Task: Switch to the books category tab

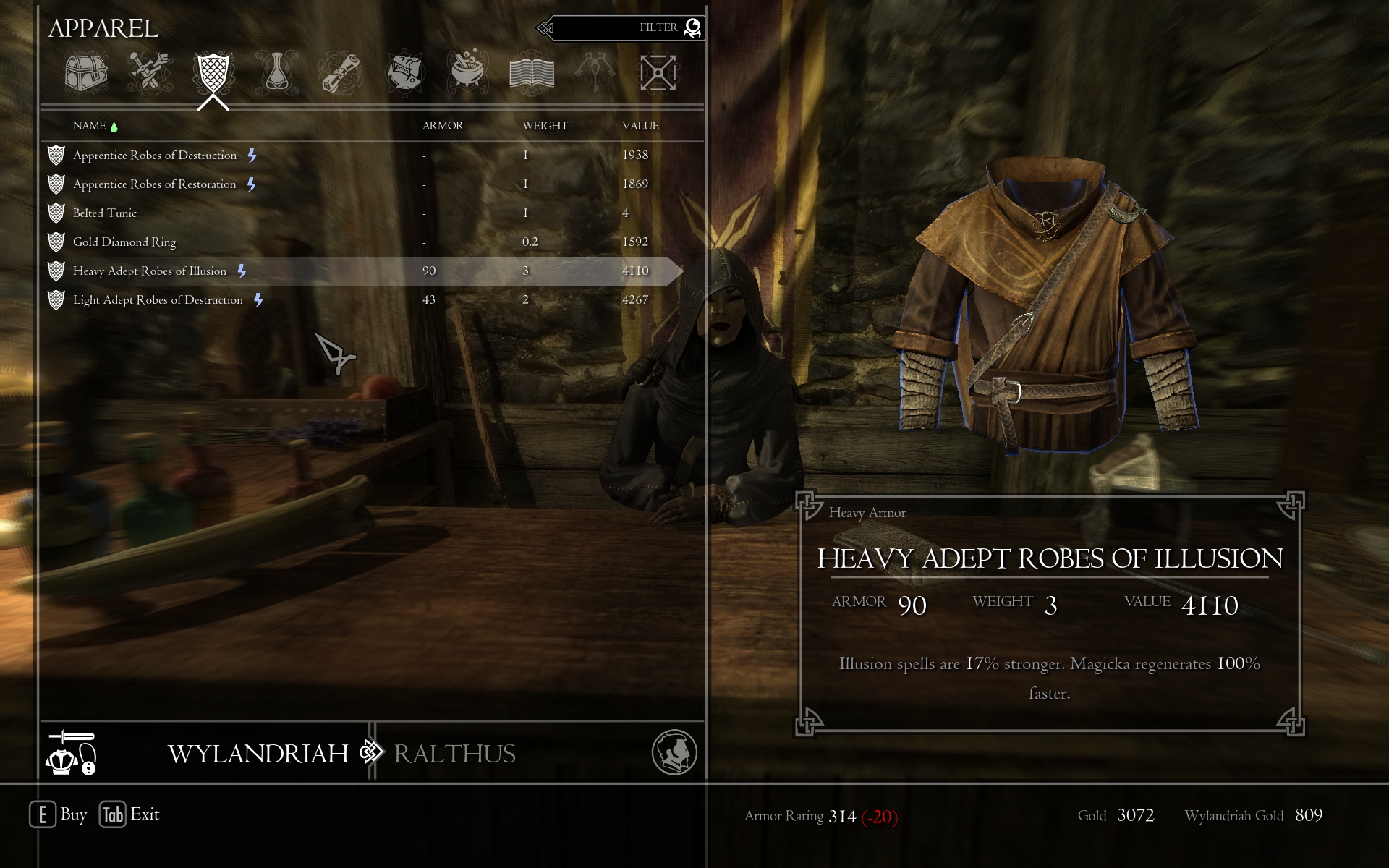Action: pyautogui.click(x=532, y=73)
